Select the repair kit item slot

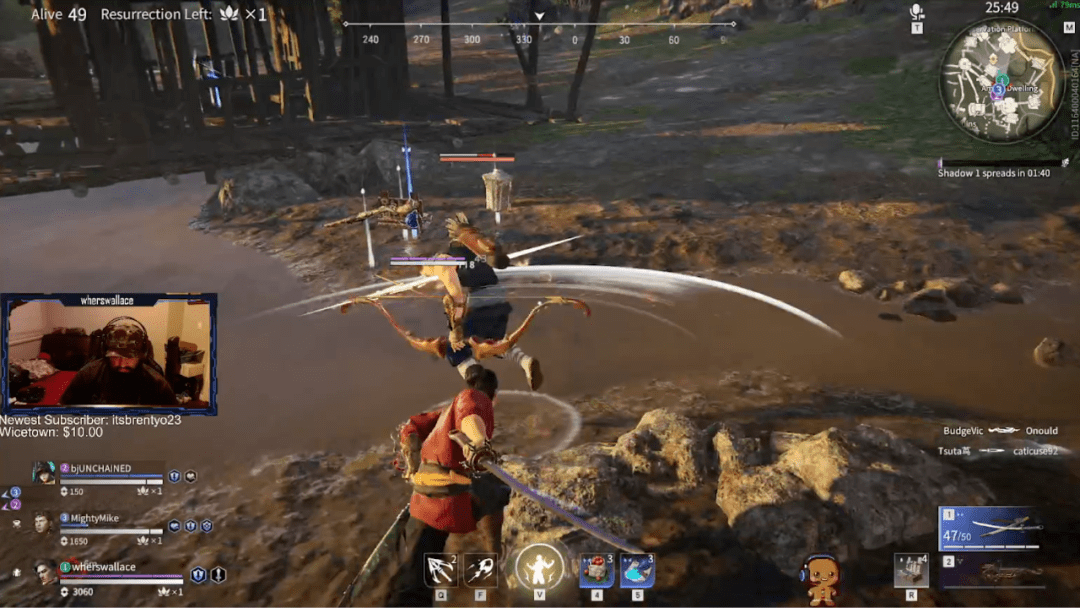click(911, 570)
